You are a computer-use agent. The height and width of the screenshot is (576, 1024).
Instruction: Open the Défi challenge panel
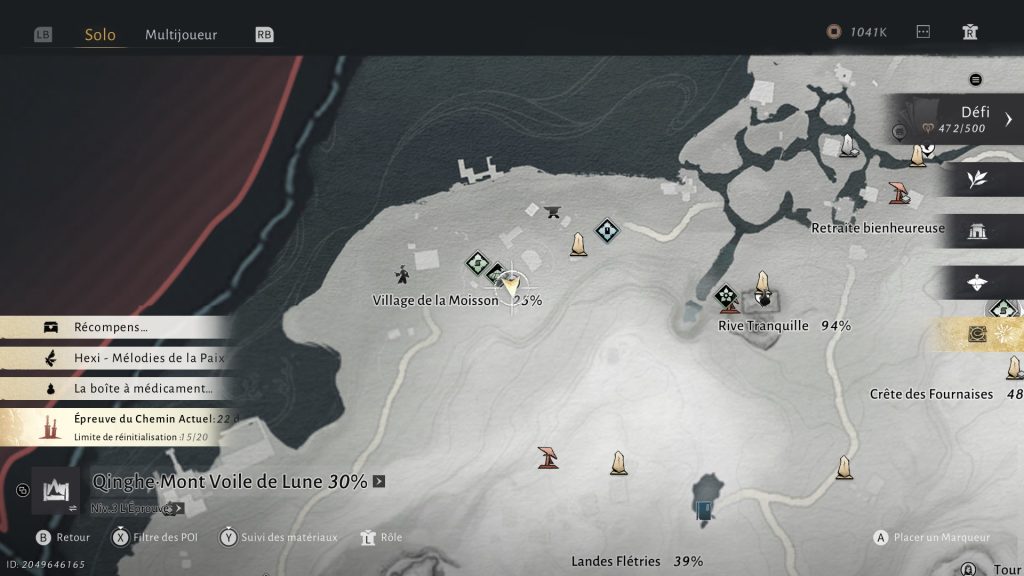point(960,120)
